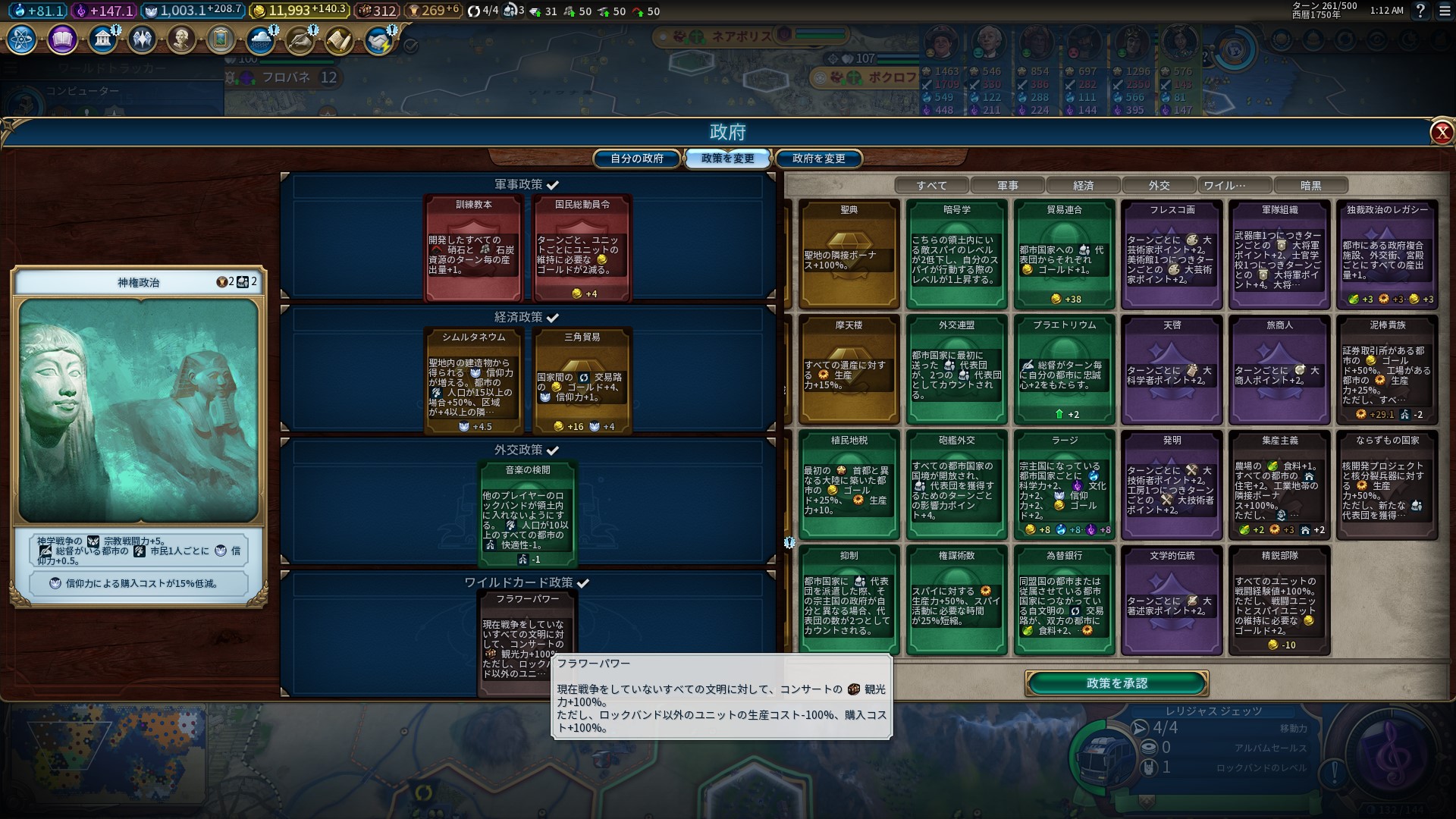Screen dimensions: 1456x819
Task: Open the technology tree icon
Action: tap(22, 39)
